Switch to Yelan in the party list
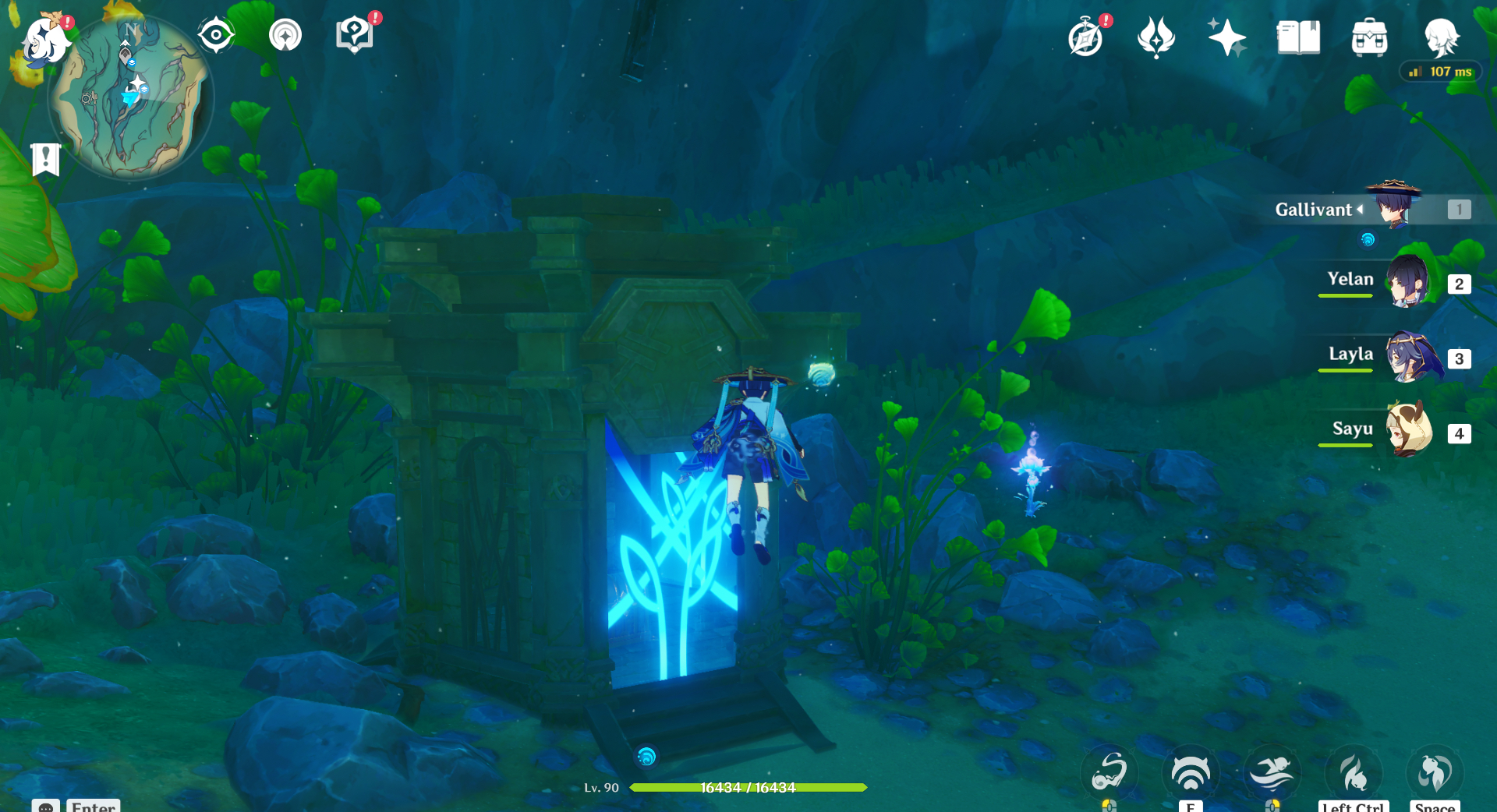Image resolution: width=1497 pixels, height=812 pixels. point(1409,283)
